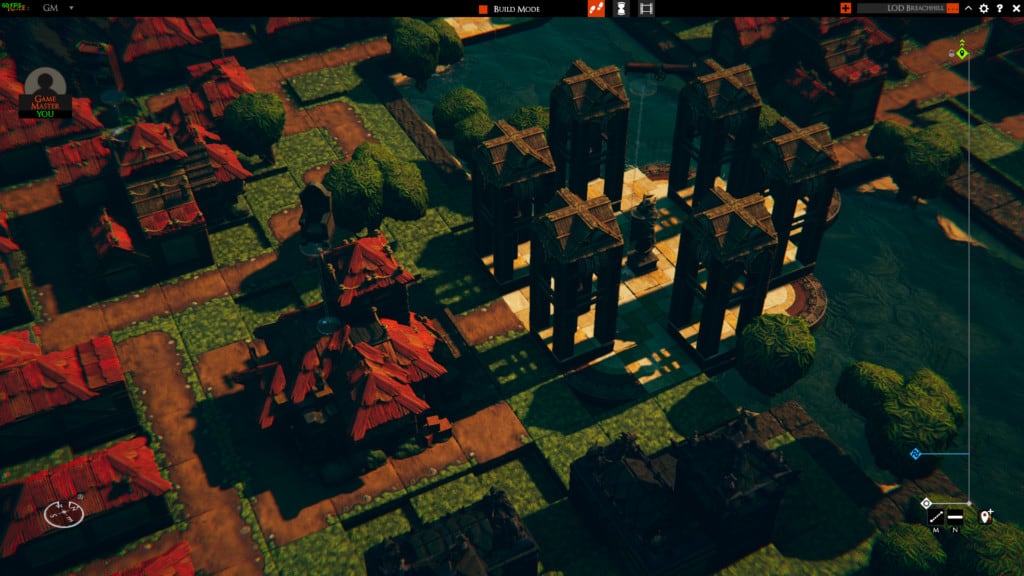This screenshot has width=1024, height=576.
Task: Click the white diamond target icon
Action: click(926, 503)
